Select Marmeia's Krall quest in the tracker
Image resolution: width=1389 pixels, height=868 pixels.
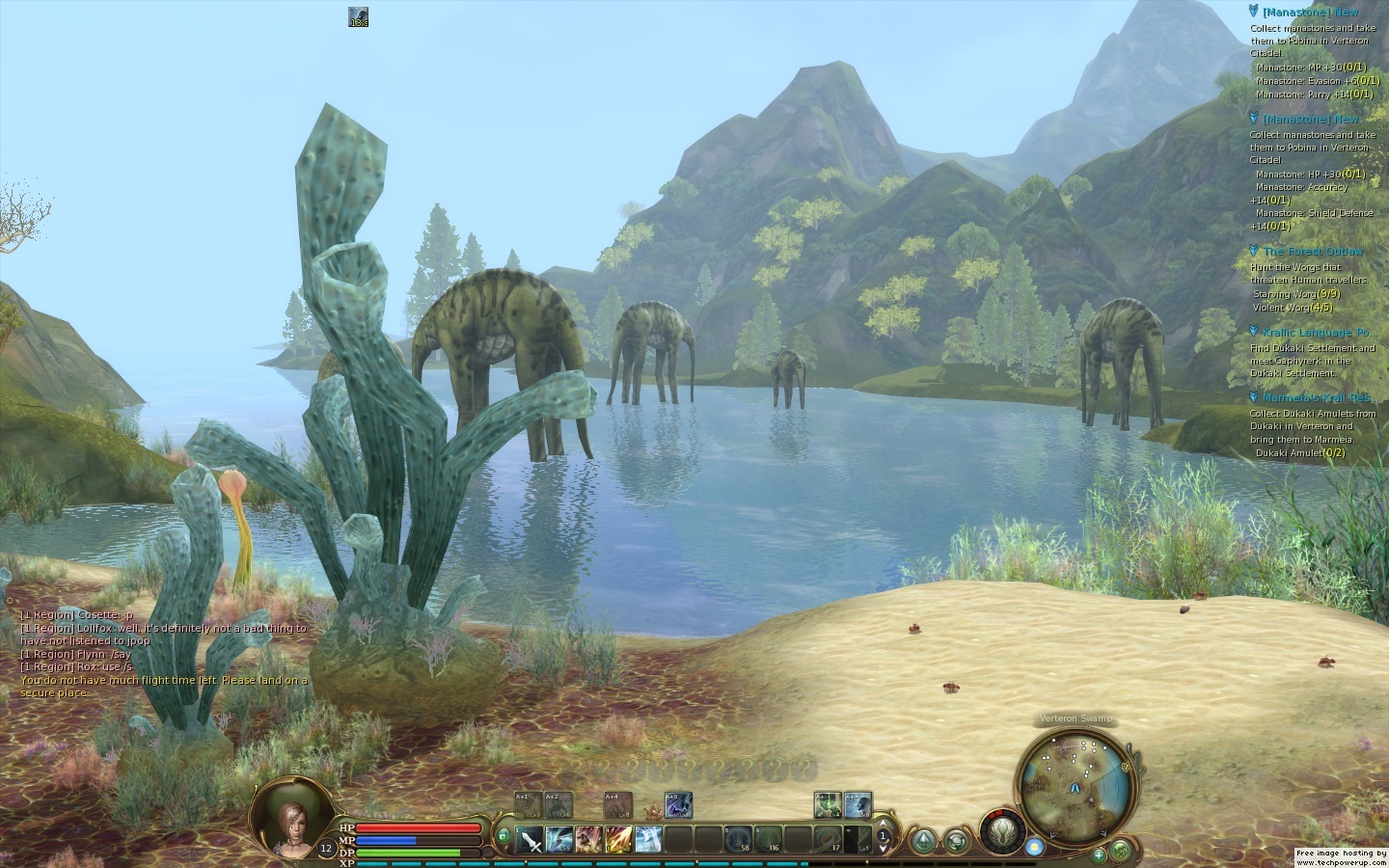[1316, 398]
